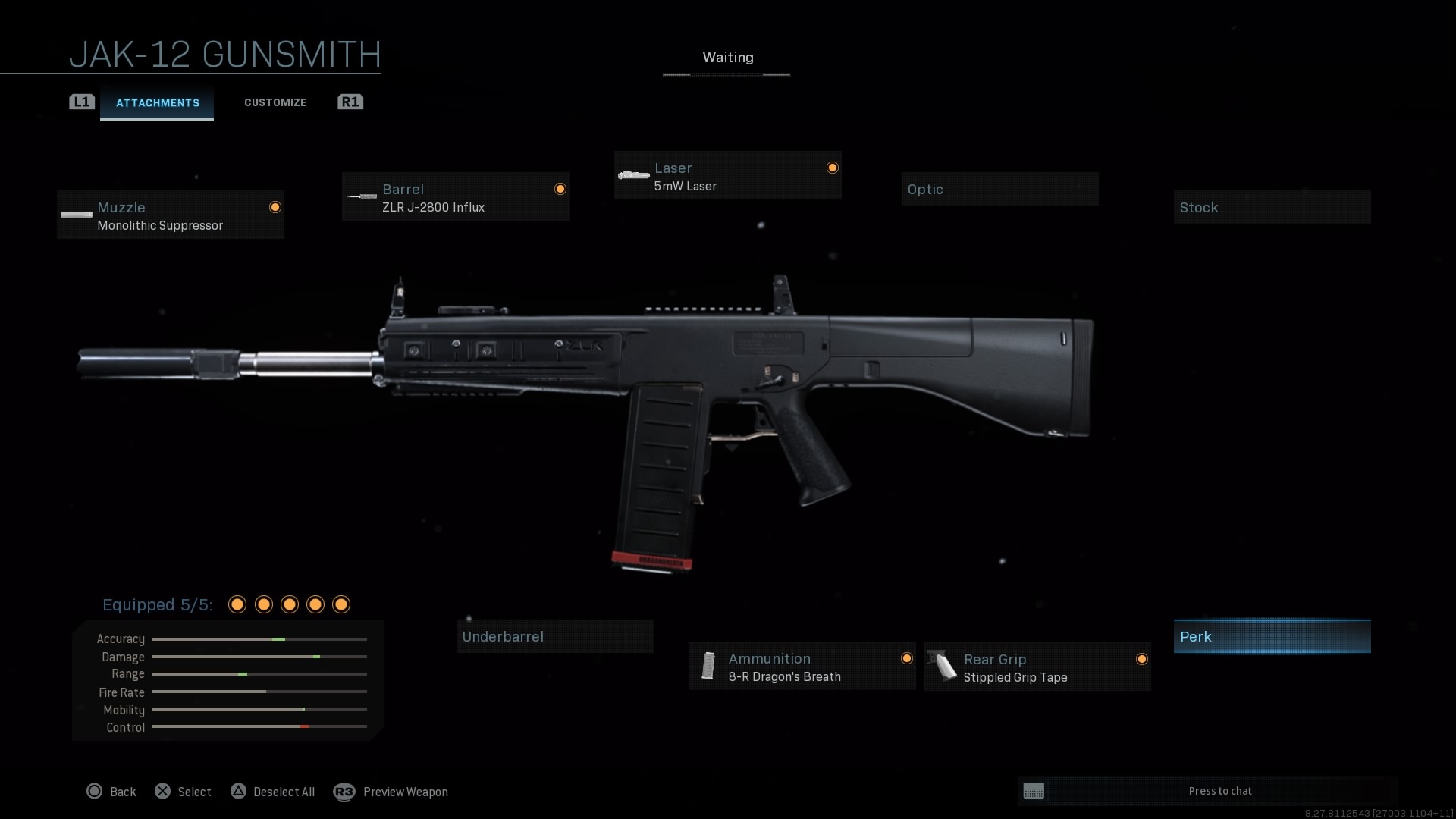Toggle the Ammunition equipped indicator dot
Viewport: 1456px width, 819px height.
(x=908, y=658)
